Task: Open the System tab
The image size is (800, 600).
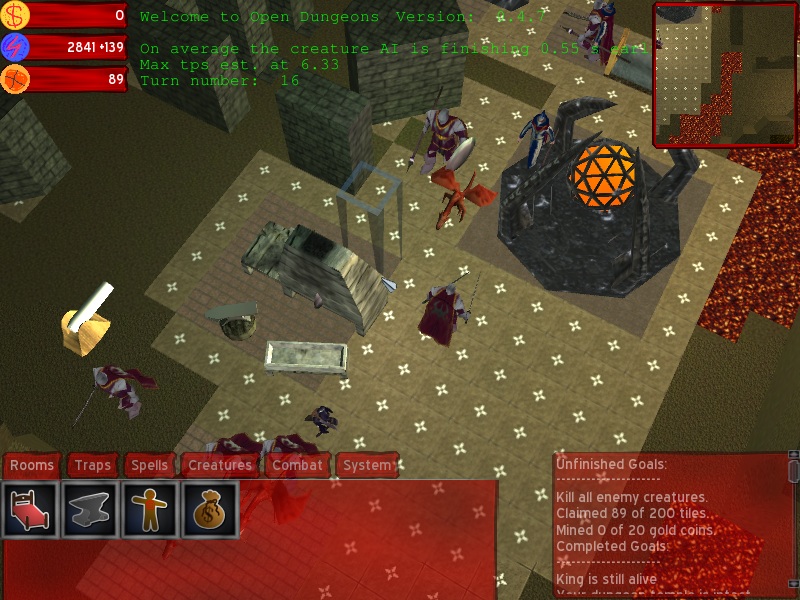Action: pyautogui.click(x=367, y=465)
